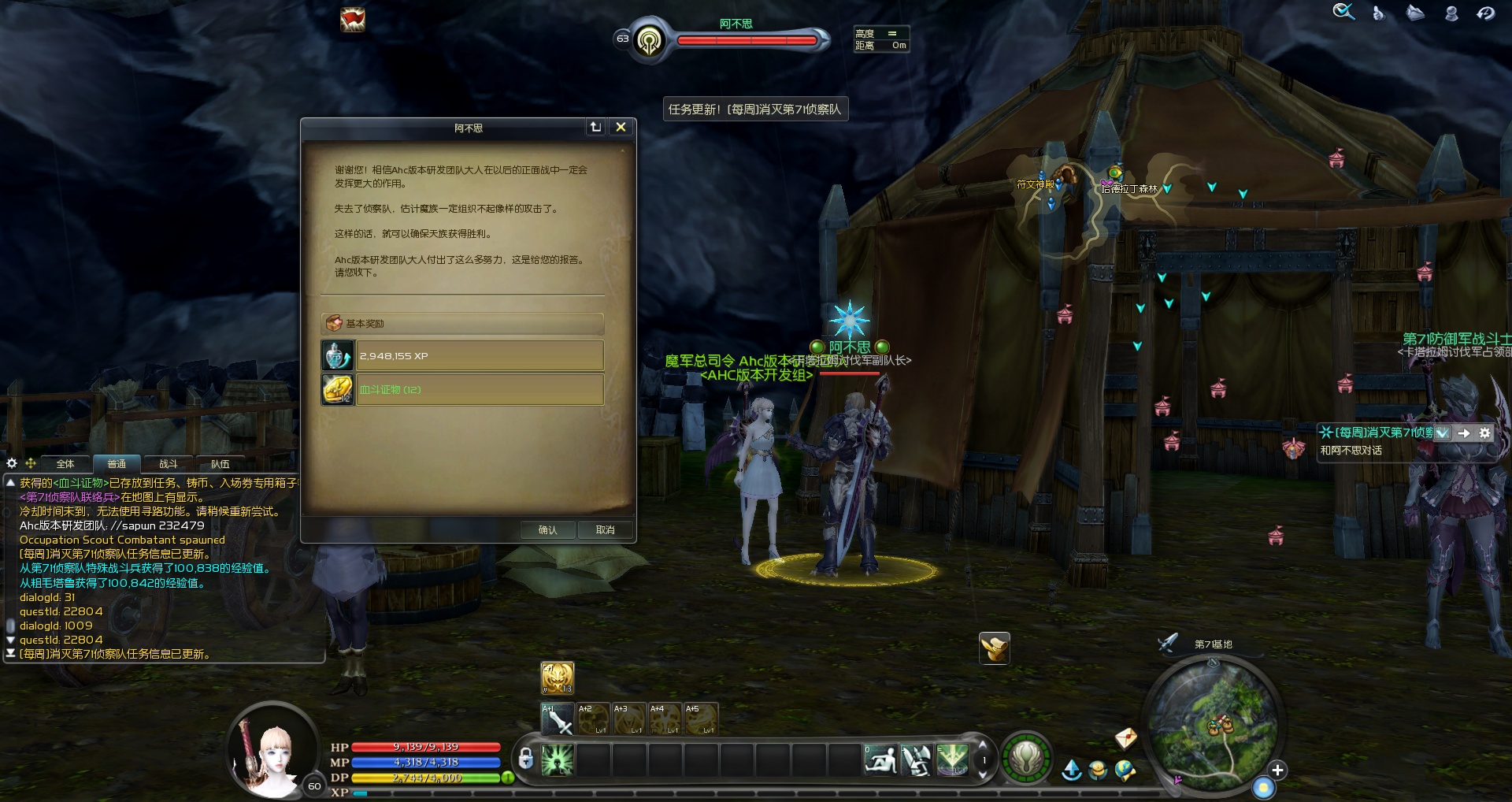Close the 阿不思 dialog window
The width and height of the screenshot is (1512, 802).
click(x=621, y=127)
